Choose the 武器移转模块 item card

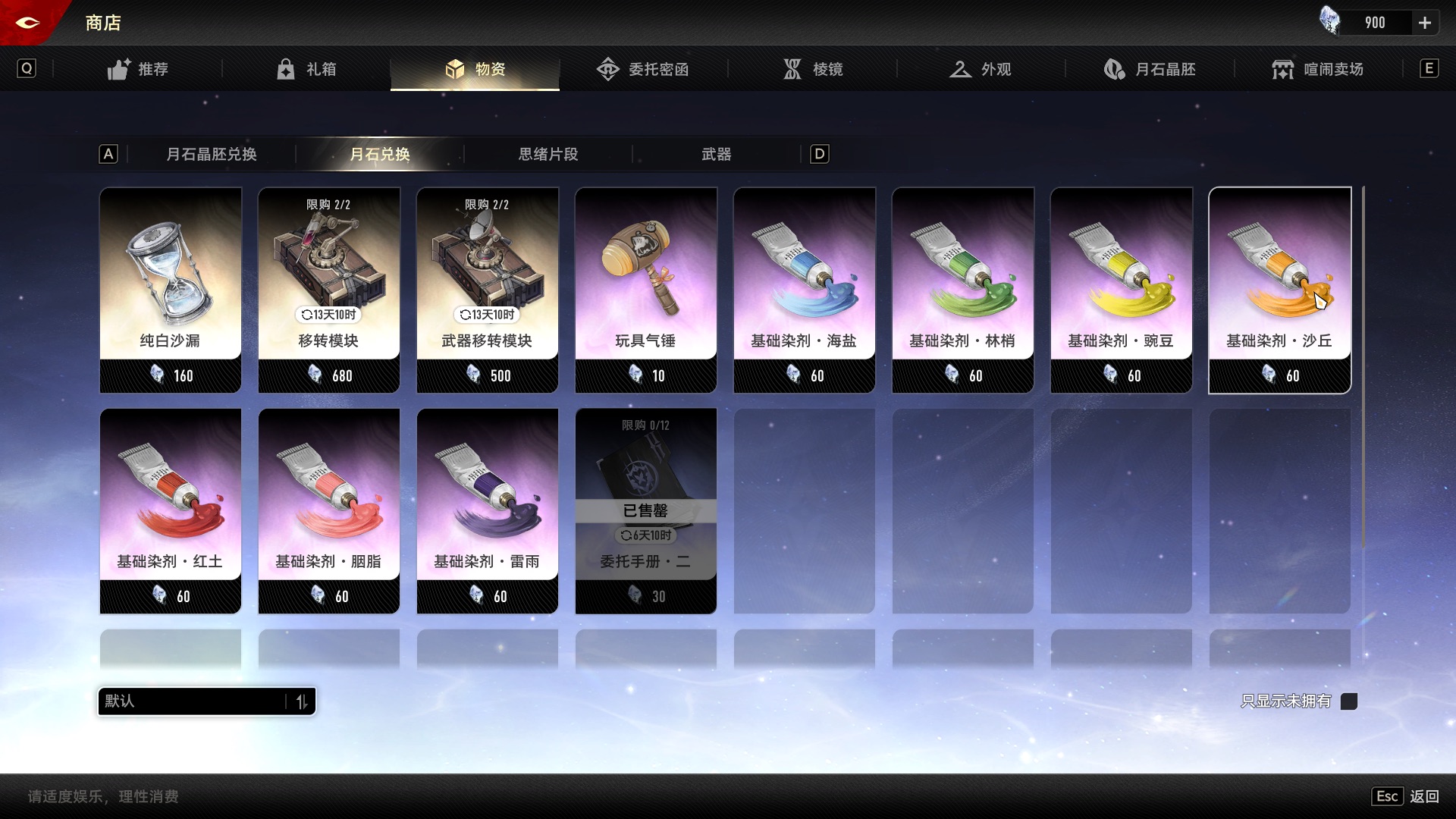tap(488, 290)
